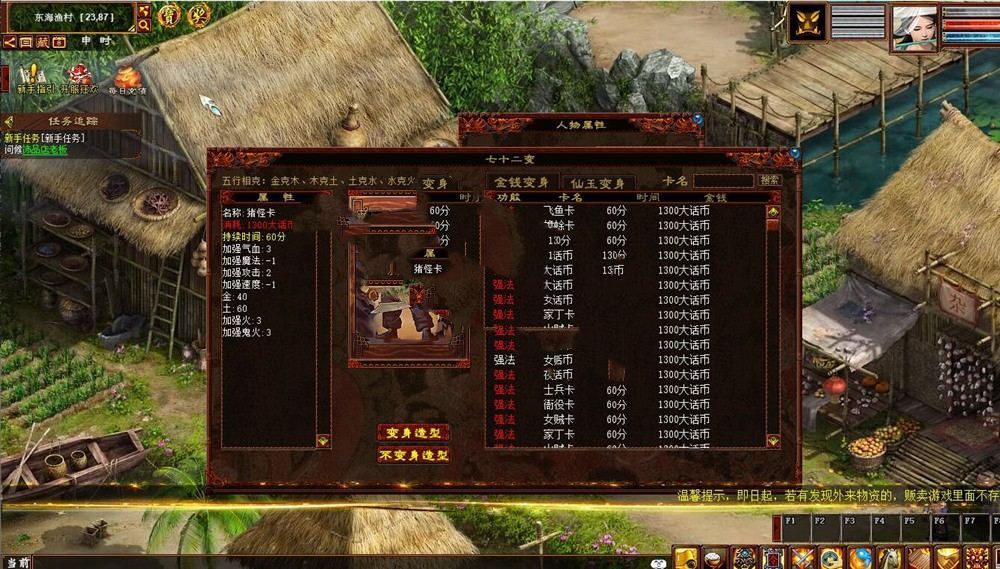Open the 寶 treasure round icon
The height and width of the screenshot is (569, 1000).
(170, 17)
